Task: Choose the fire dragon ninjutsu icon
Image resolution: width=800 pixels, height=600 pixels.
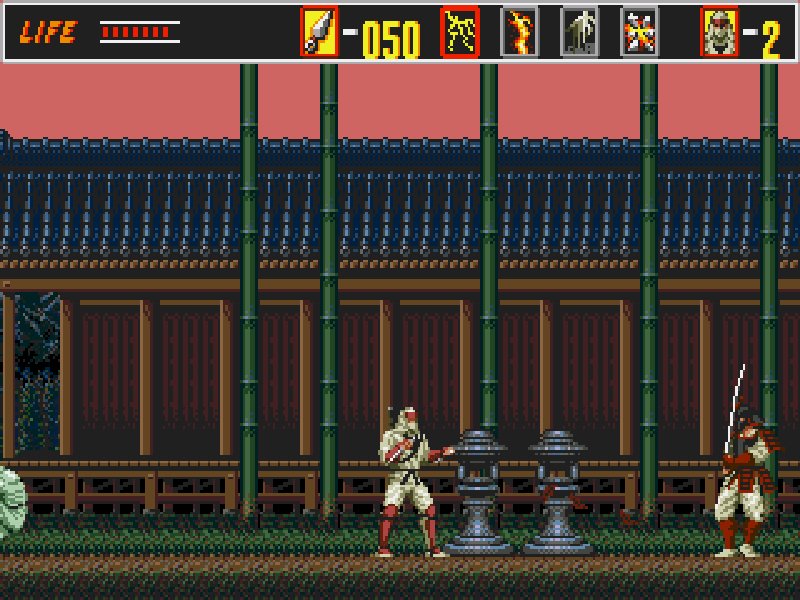Action: pyautogui.click(x=519, y=32)
